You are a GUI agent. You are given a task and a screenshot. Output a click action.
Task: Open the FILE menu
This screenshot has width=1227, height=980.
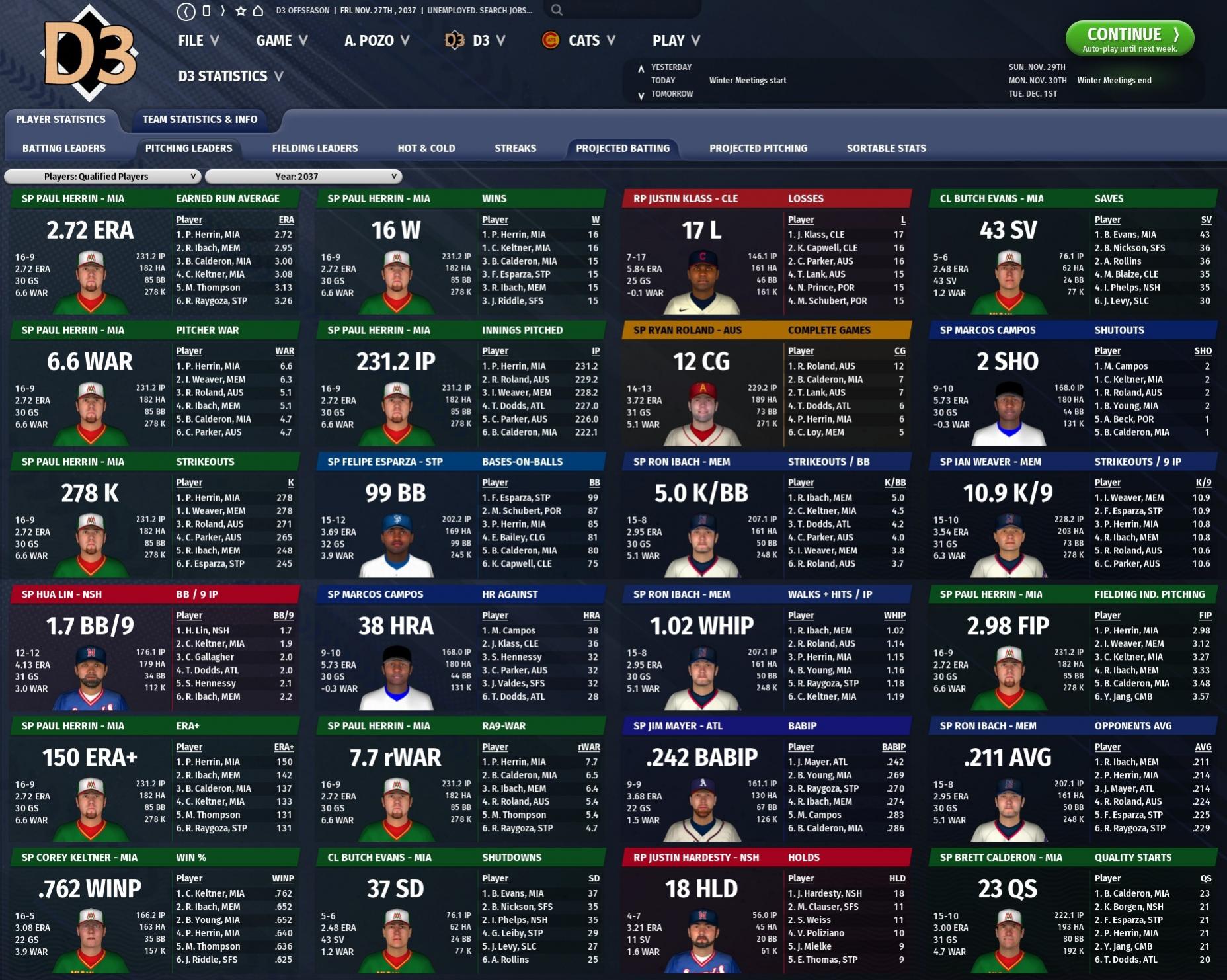point(198,41)
